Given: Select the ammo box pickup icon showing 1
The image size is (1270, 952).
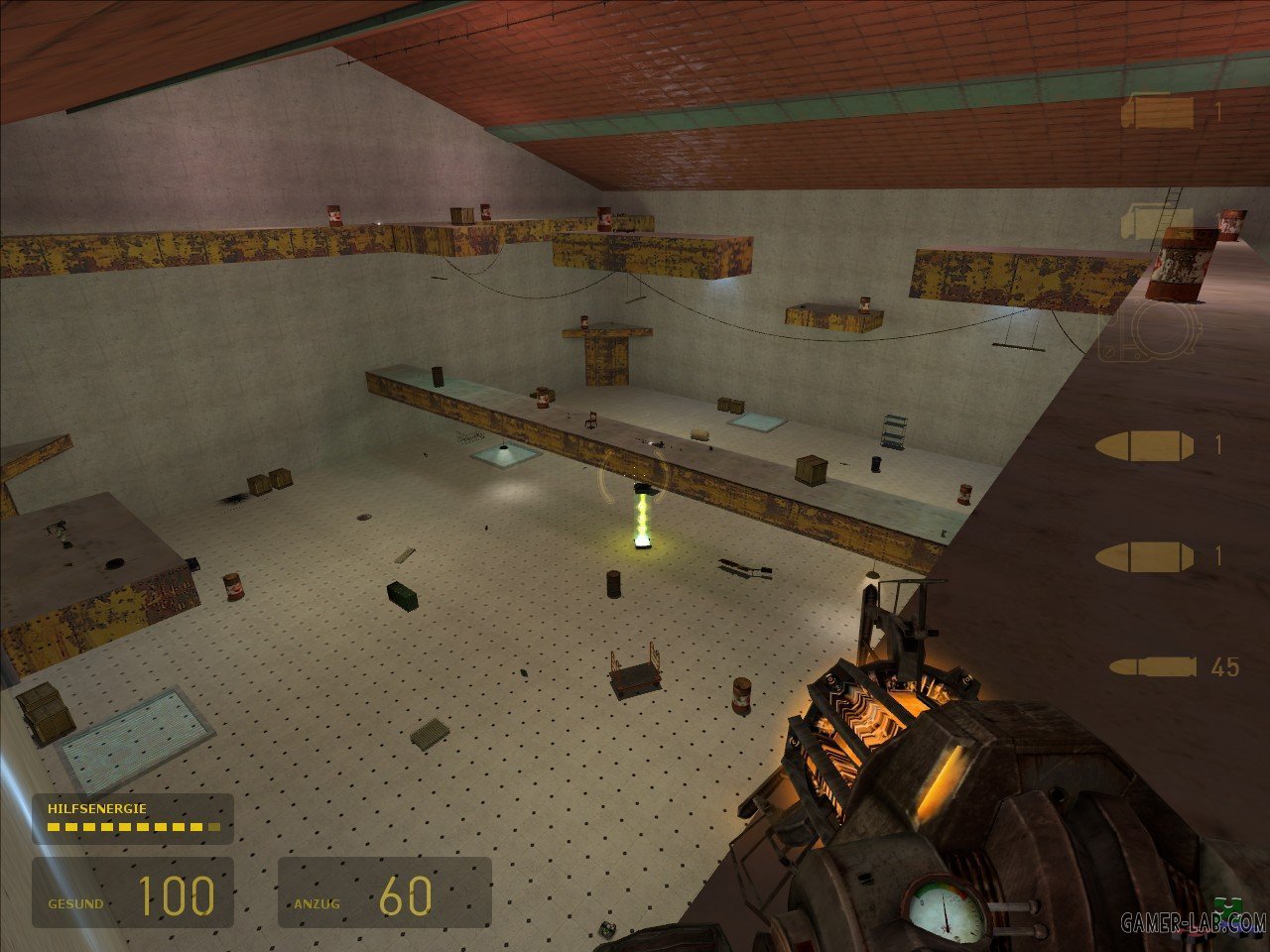Looking at the screenshot, I should [x=1157, y=112].
